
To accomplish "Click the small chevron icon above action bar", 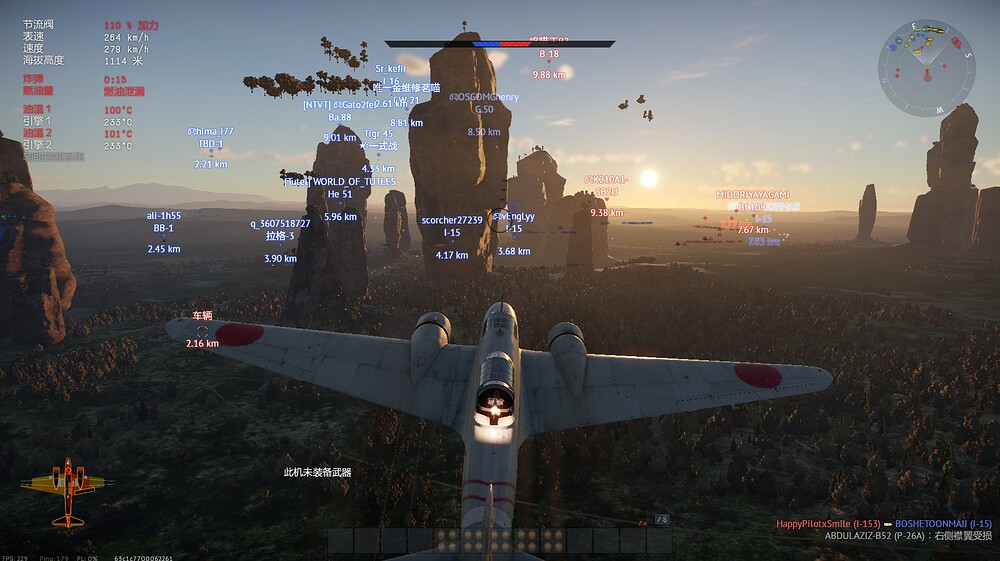I will tap(661, 518).
